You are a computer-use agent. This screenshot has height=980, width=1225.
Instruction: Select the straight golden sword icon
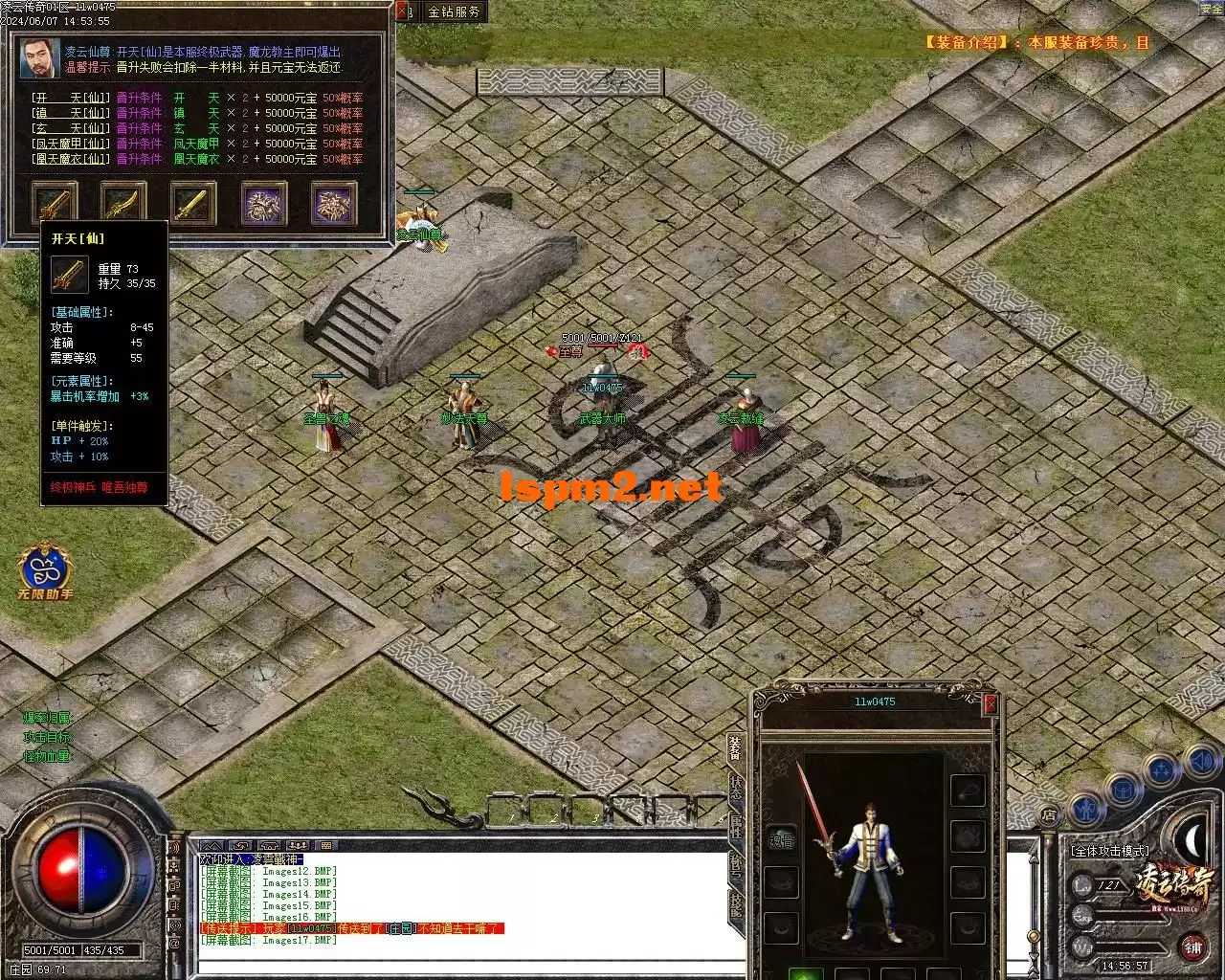point(193,203)
